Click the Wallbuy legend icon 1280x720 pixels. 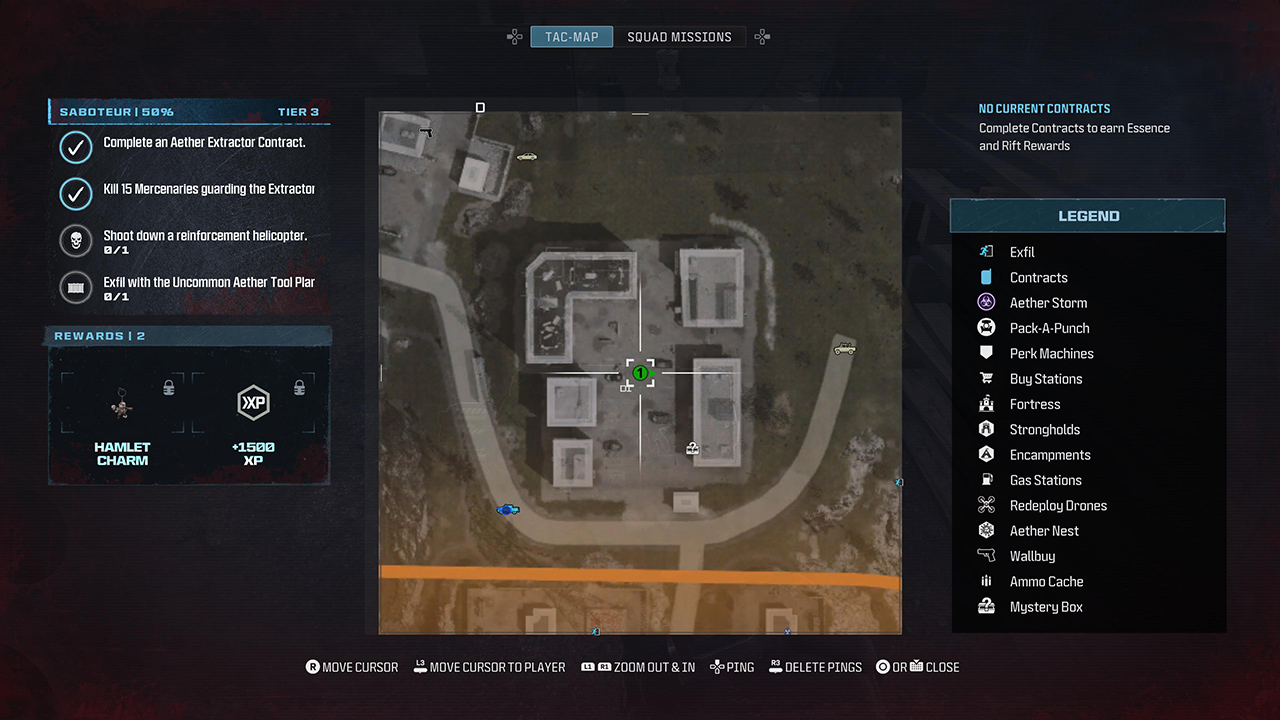[x=988, y=556]
